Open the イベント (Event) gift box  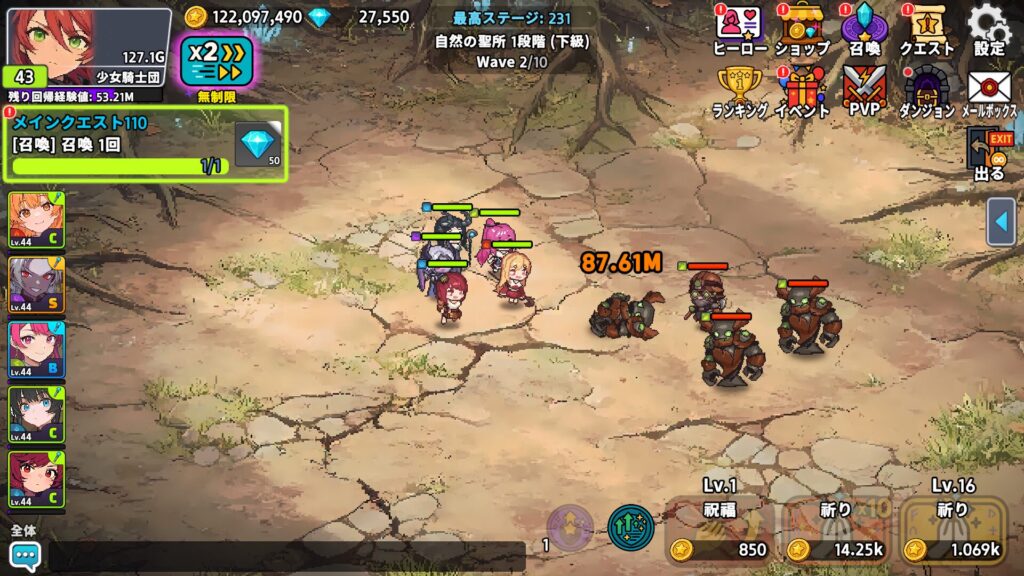(802, 90)
